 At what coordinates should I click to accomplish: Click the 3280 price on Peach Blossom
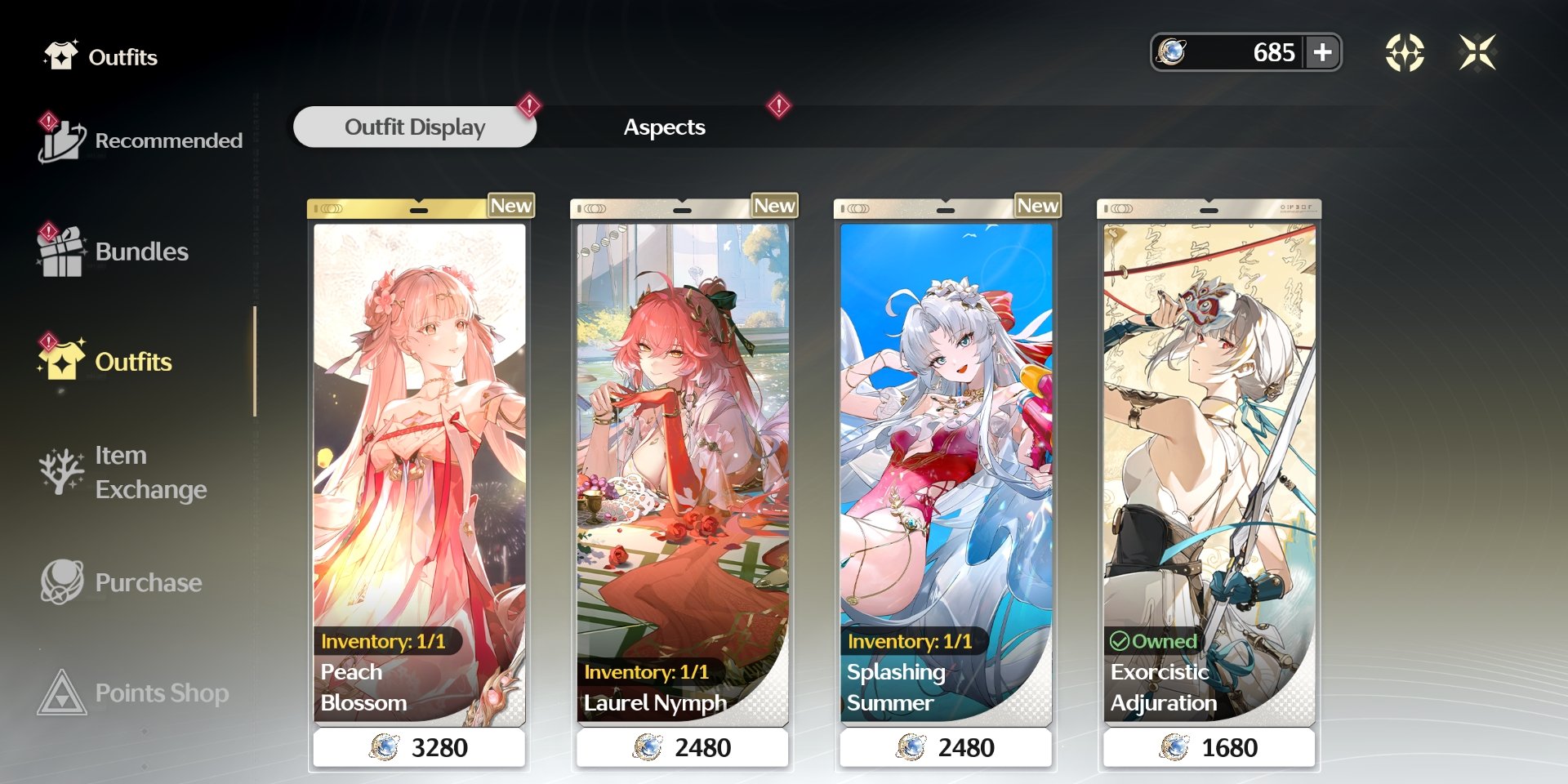click(x=419, y=747)
